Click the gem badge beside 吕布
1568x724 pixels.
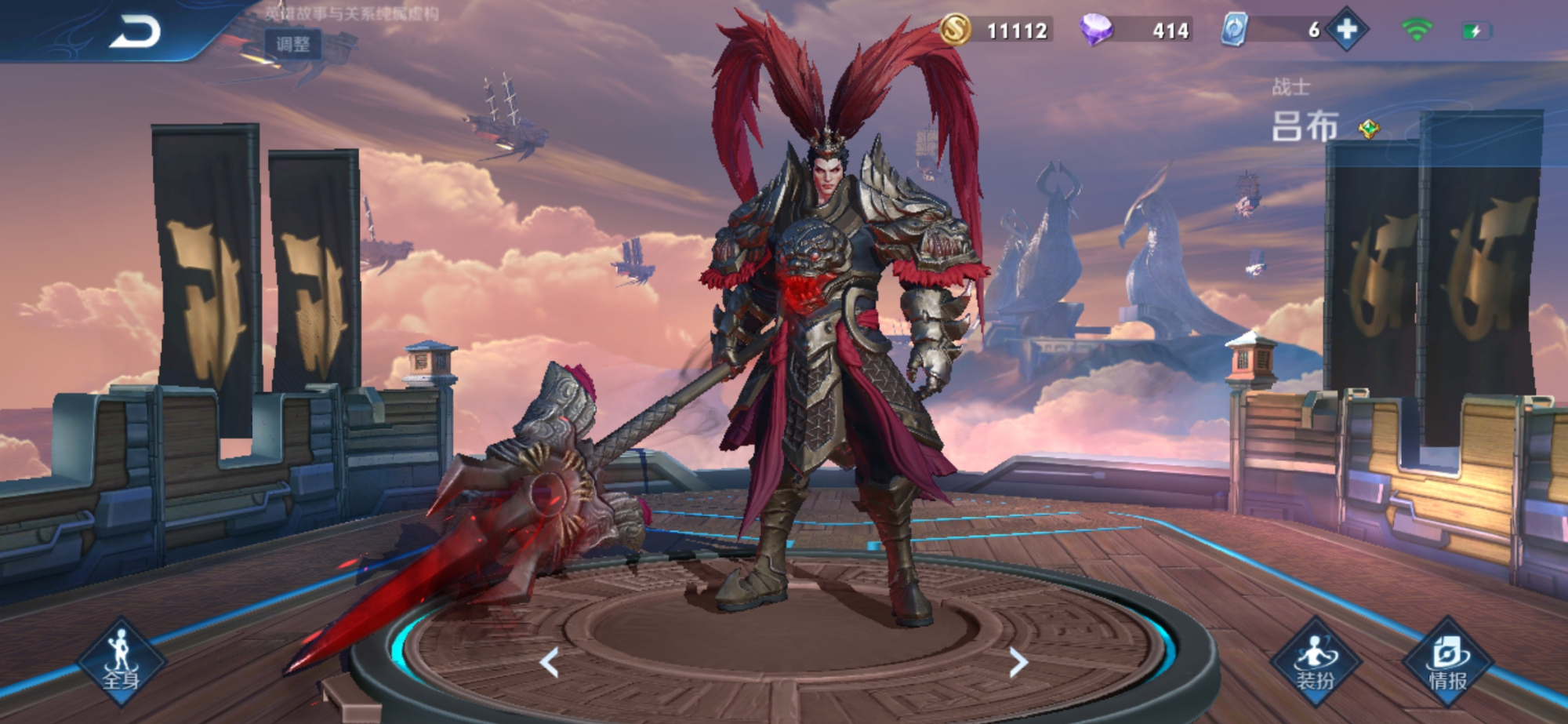pos(1369,129)
